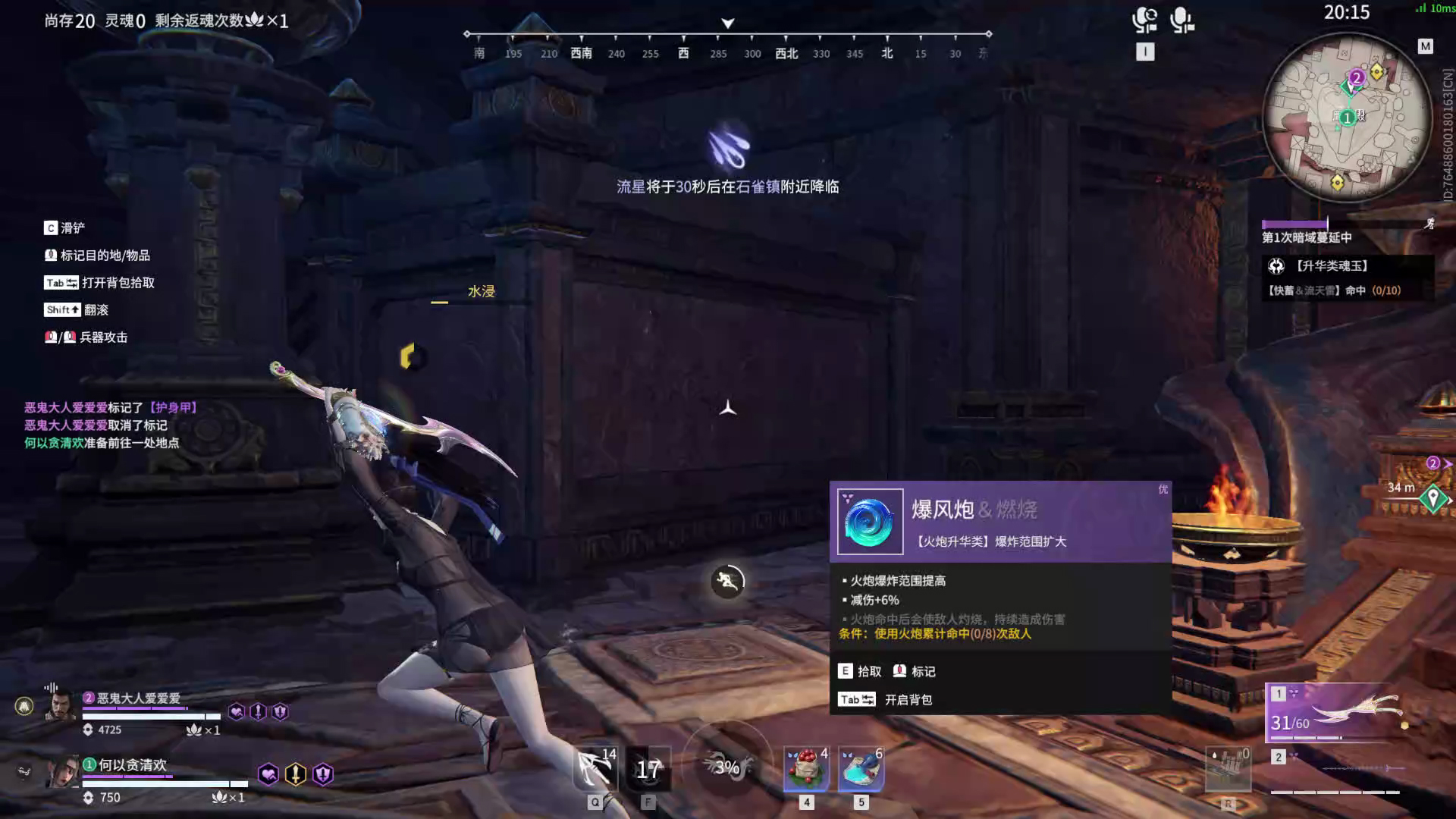Mute the microphone via the mic icon

[x=1183, y=21]
